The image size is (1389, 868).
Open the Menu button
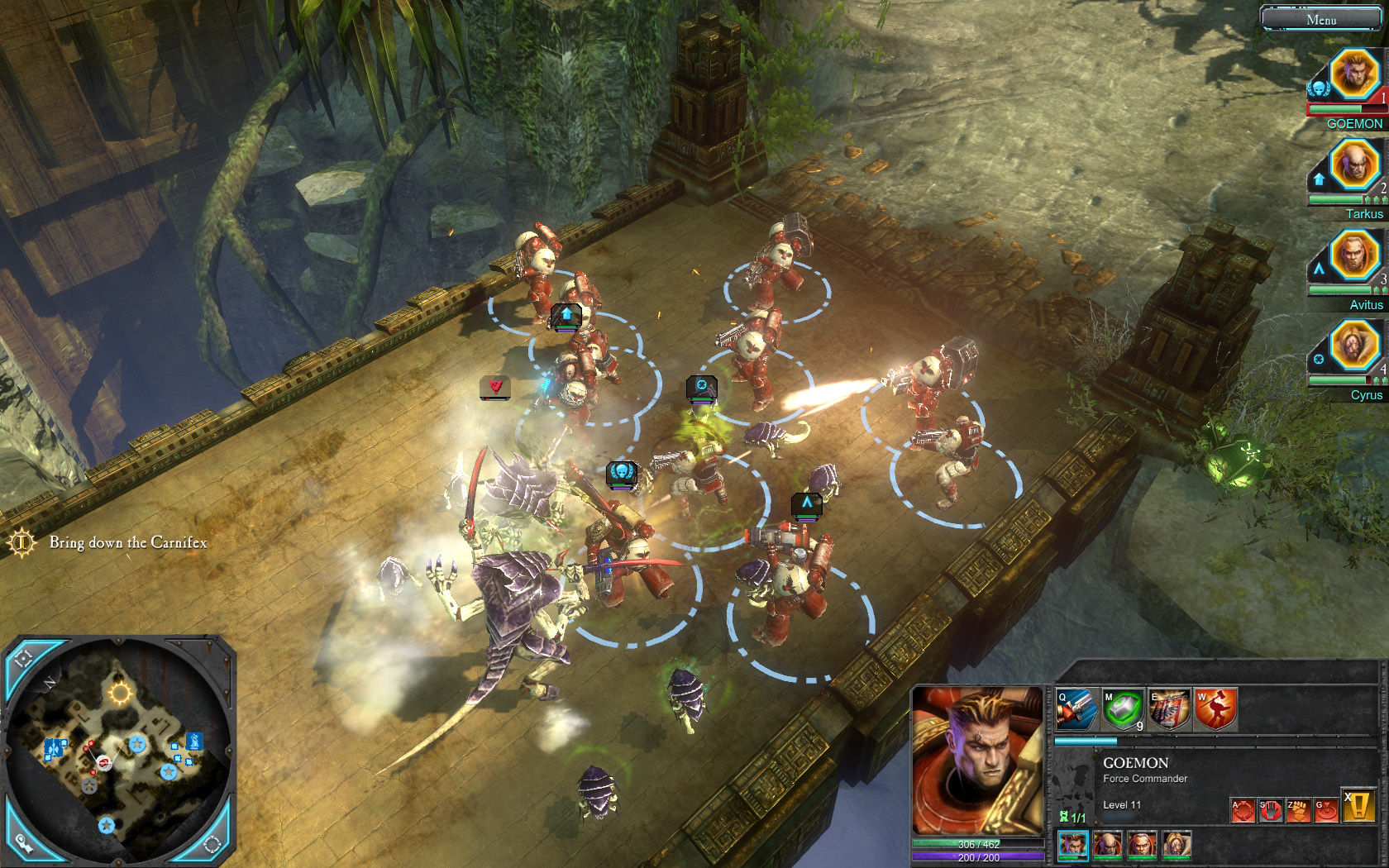point(1320,19)
